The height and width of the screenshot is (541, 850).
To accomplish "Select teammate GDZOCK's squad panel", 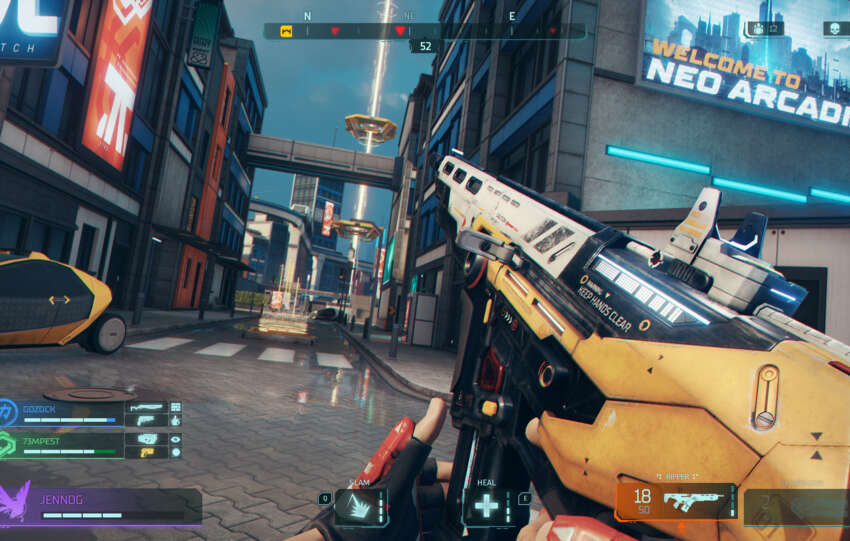I will pos(92,412).
